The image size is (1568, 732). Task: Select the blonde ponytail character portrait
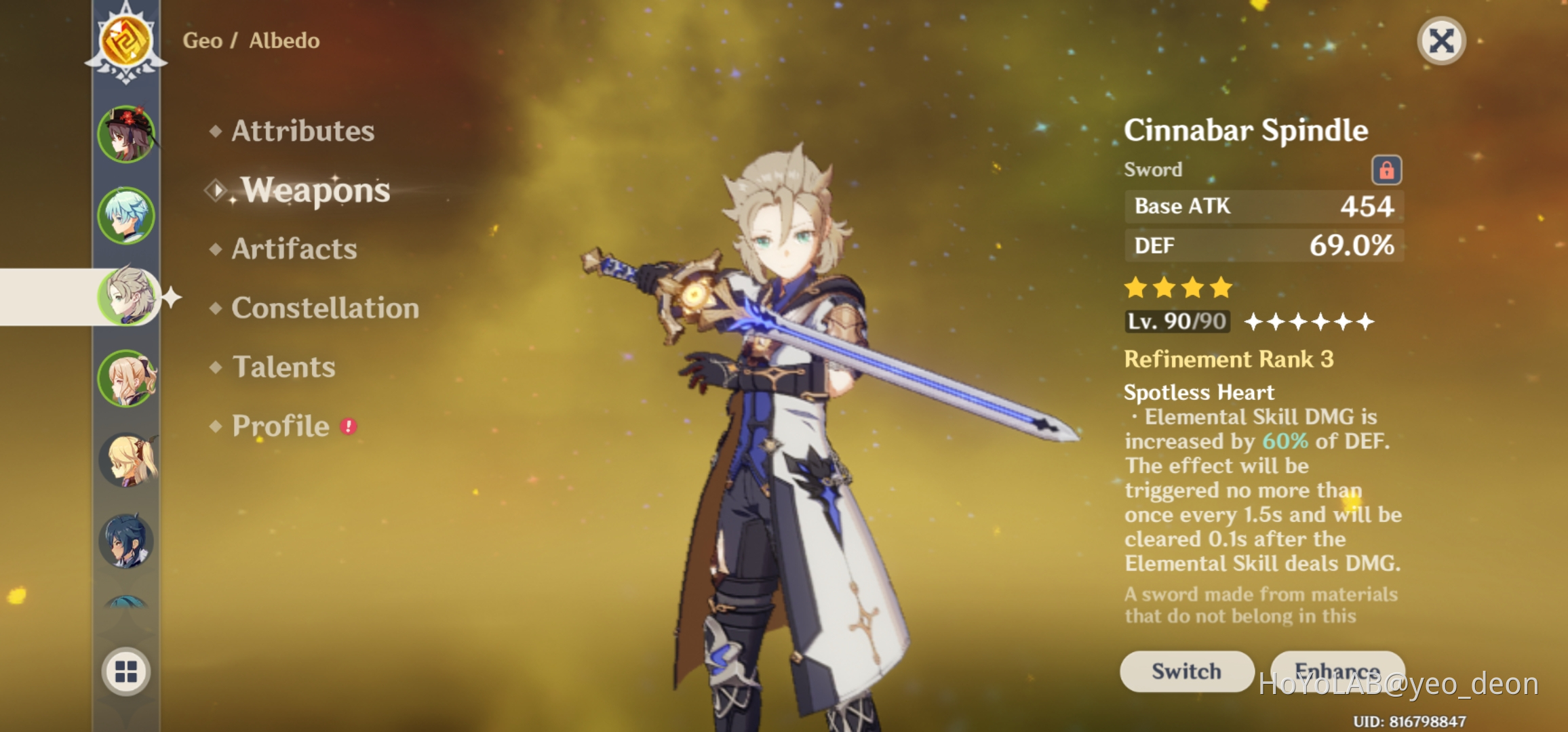pyautogui.click(x=125, y=377)
